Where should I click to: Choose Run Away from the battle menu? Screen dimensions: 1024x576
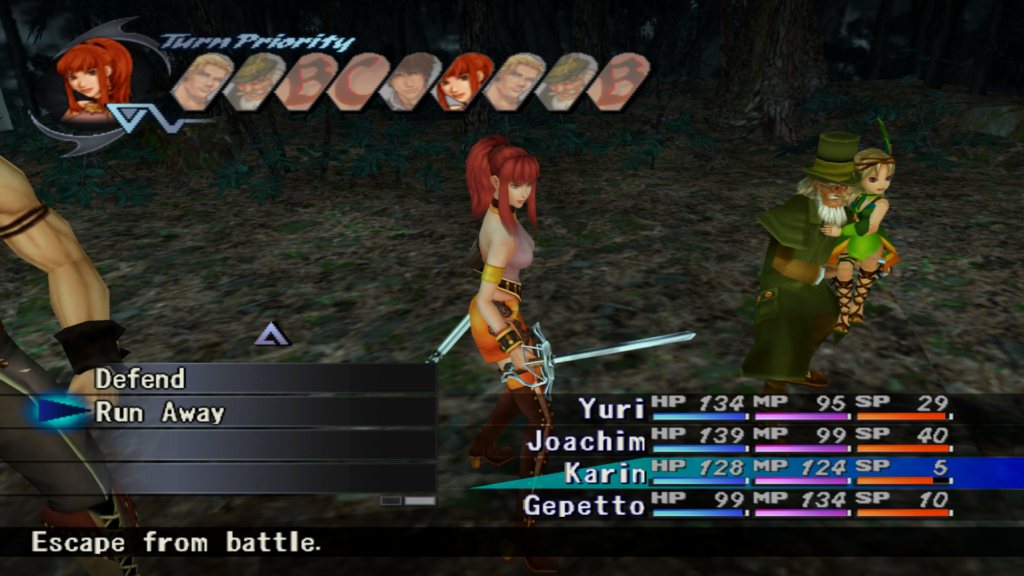(160, 412)
